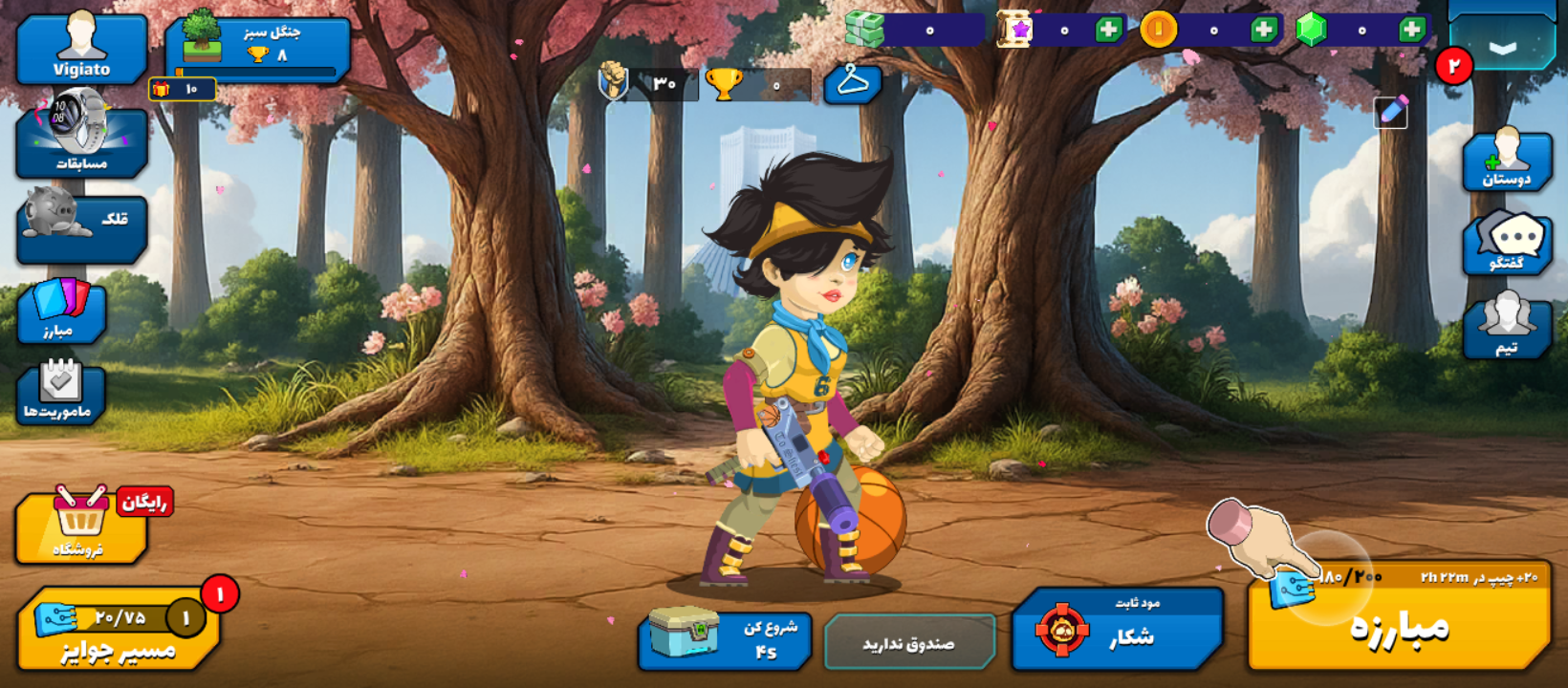
Task: Open the Vigiato player profile
Action: (81, 48)
